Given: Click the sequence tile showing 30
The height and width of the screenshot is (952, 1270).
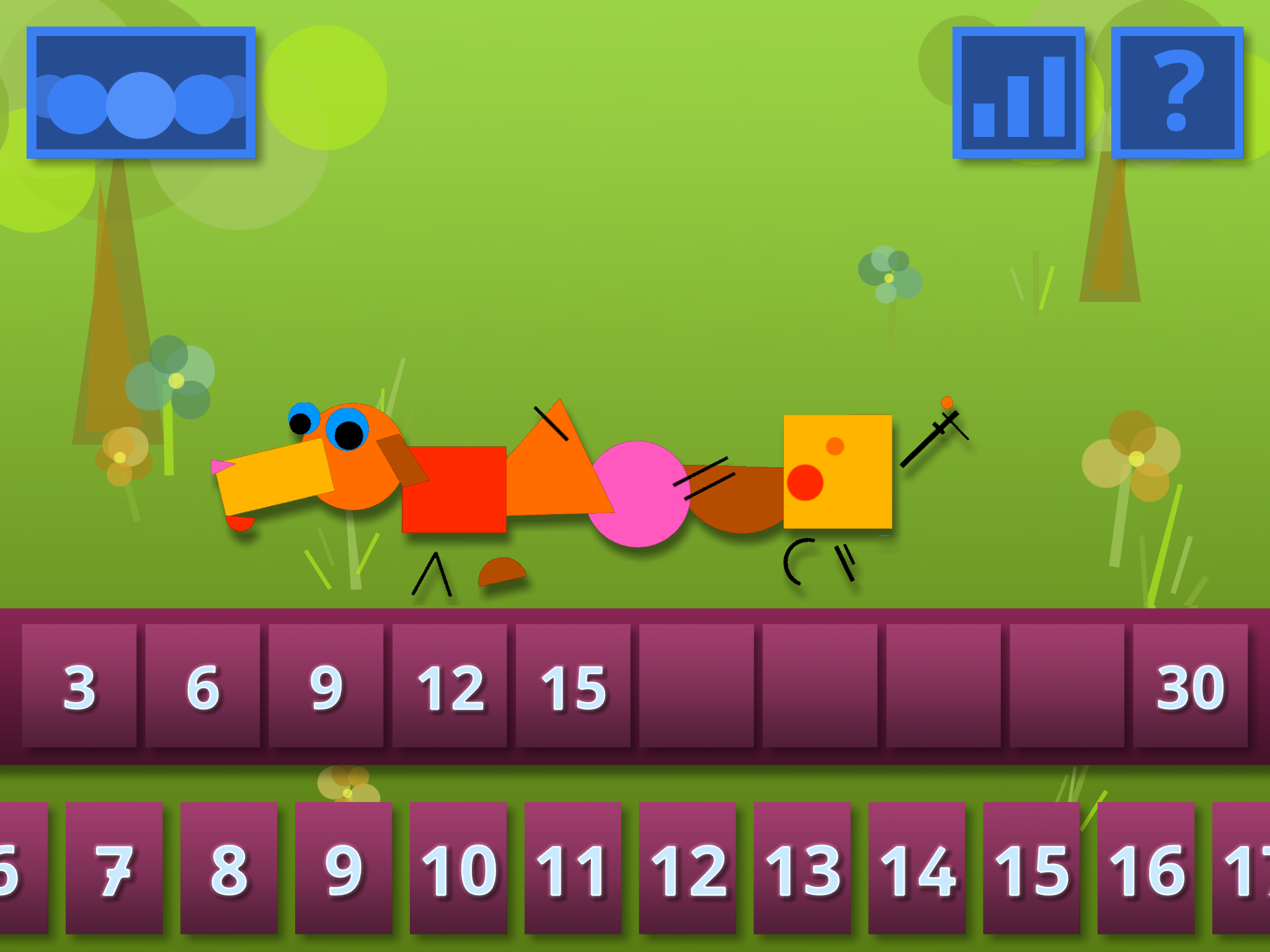Looking at the screenshot, I should click(x=1190, y=685).
